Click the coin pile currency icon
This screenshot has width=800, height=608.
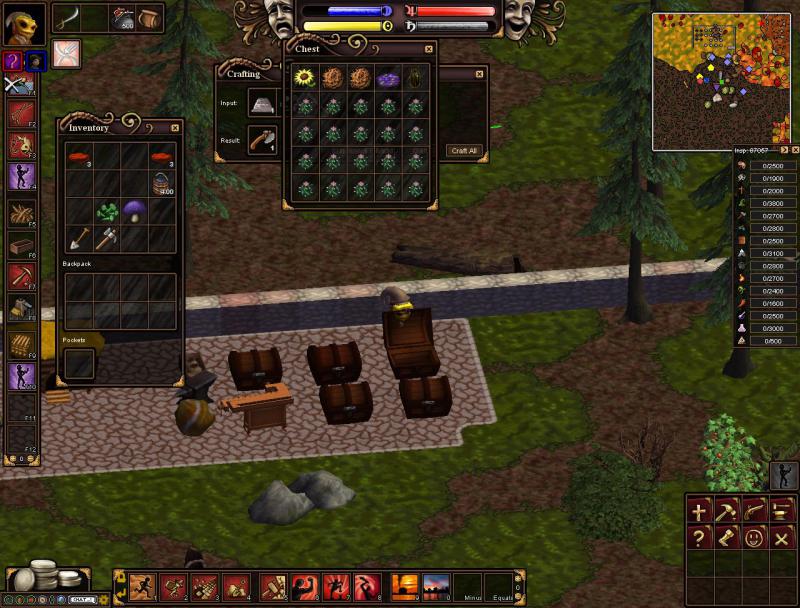coord(40,577)
